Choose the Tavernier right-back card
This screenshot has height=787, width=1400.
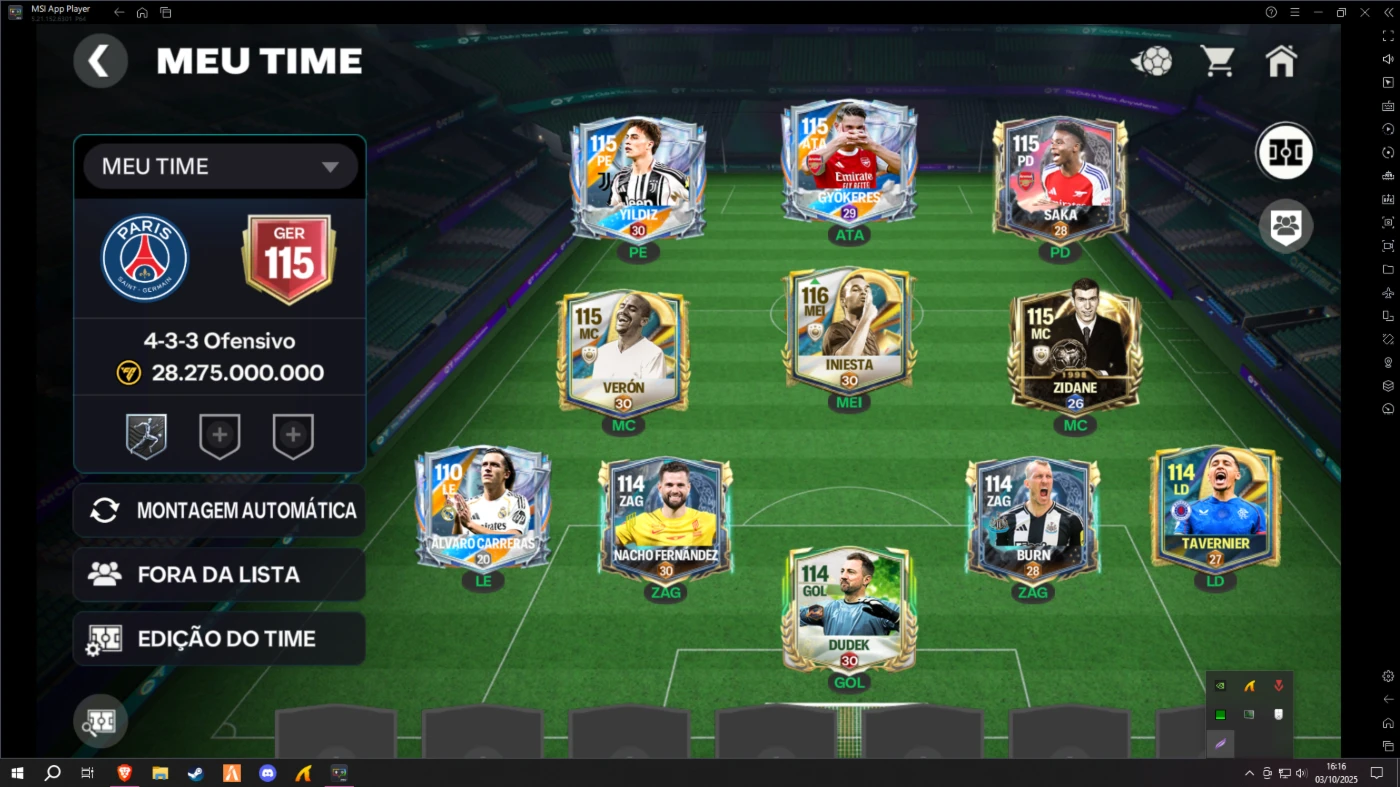click(x=1215, y=508)
